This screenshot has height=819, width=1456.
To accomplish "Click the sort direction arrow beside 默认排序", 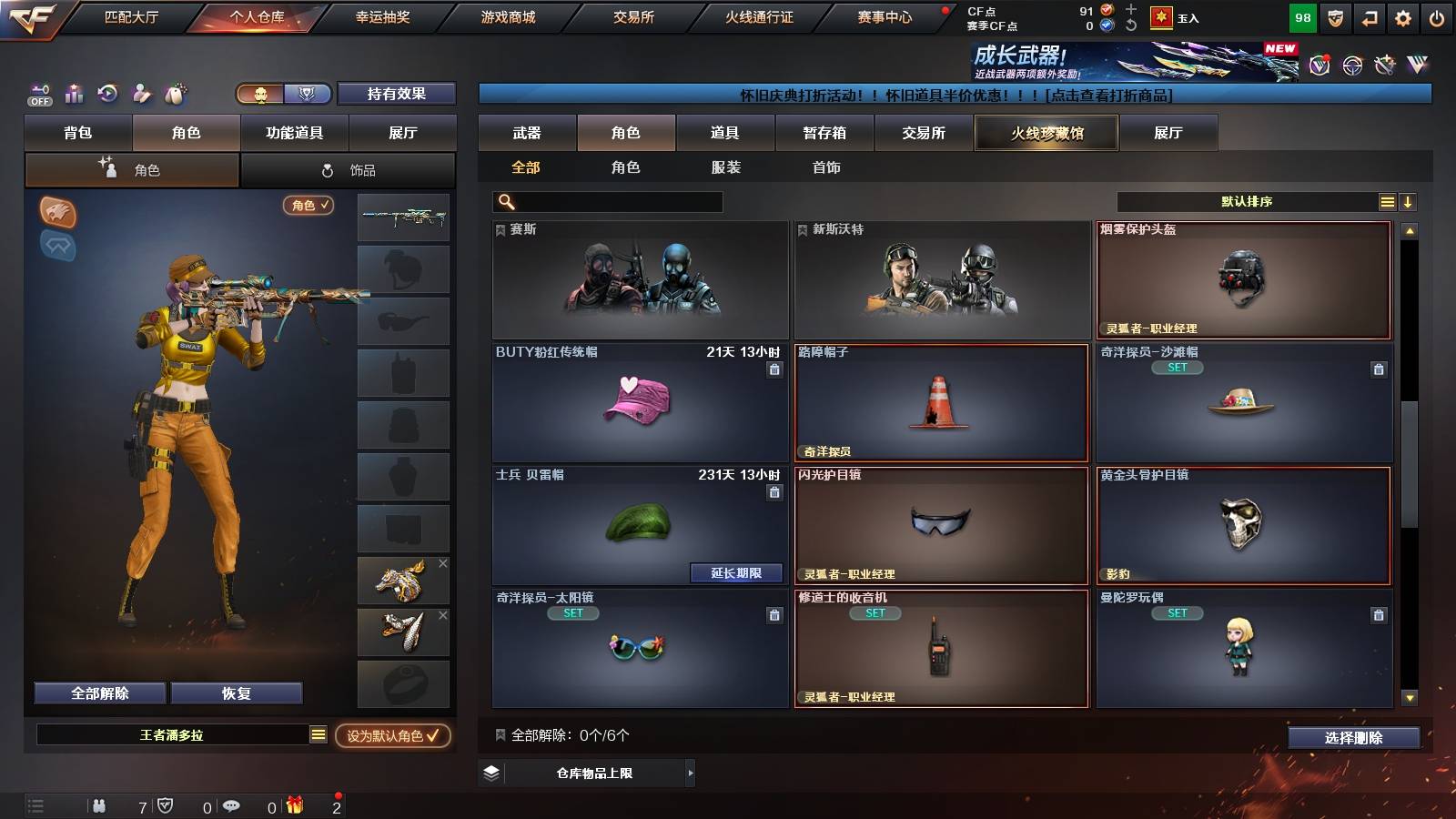I will click(1410, 201).
